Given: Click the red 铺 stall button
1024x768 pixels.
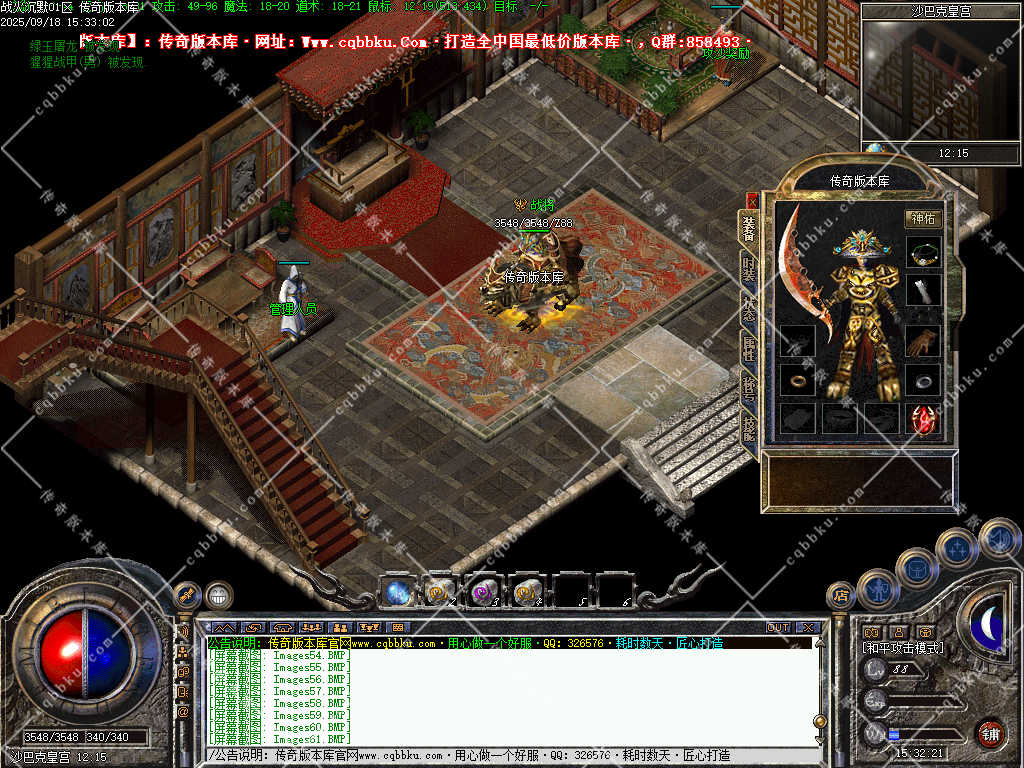Looking at the screenshot, I should tap(990, 734).
